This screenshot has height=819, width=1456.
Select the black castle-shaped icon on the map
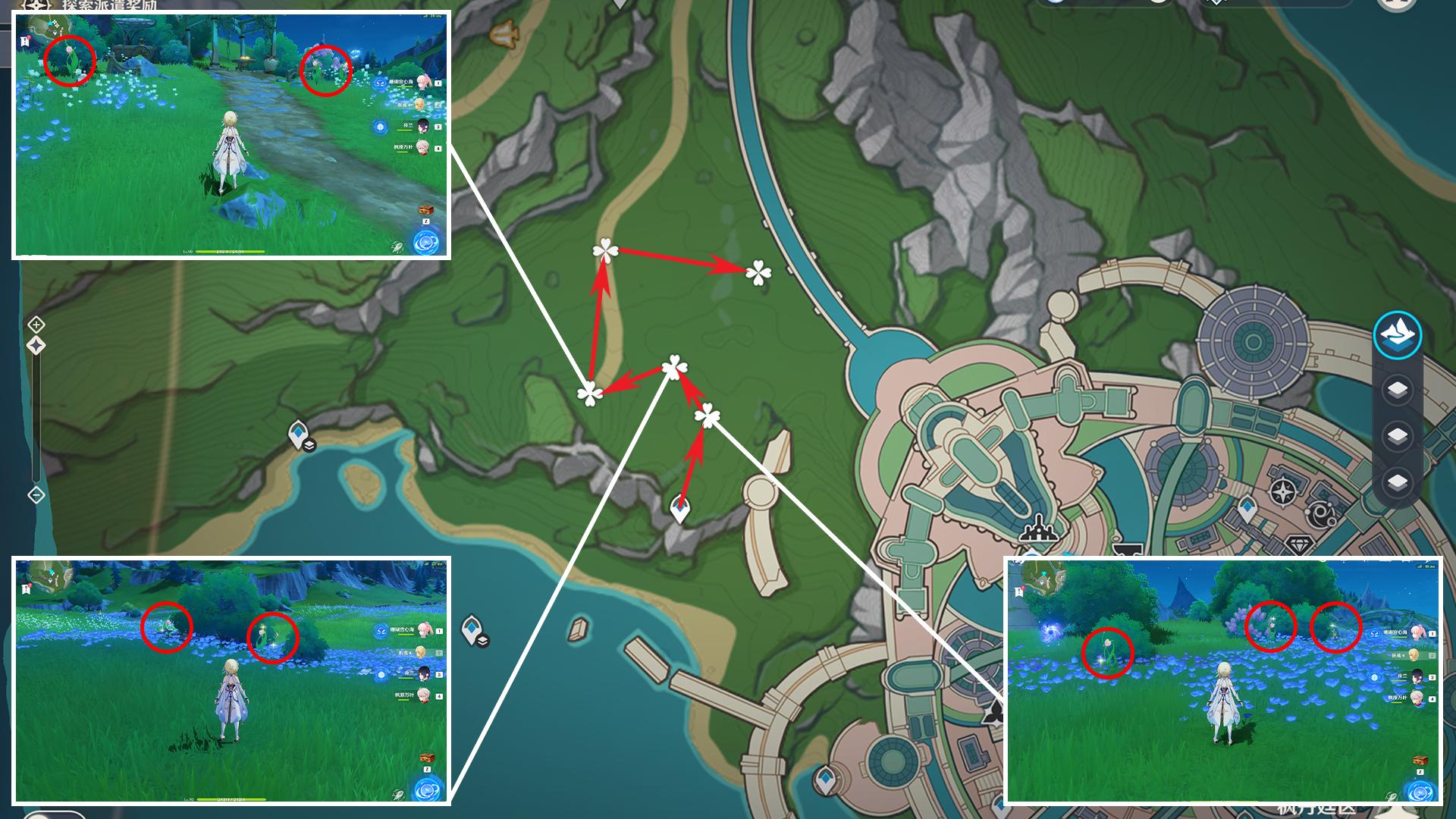coord(1035,529)
